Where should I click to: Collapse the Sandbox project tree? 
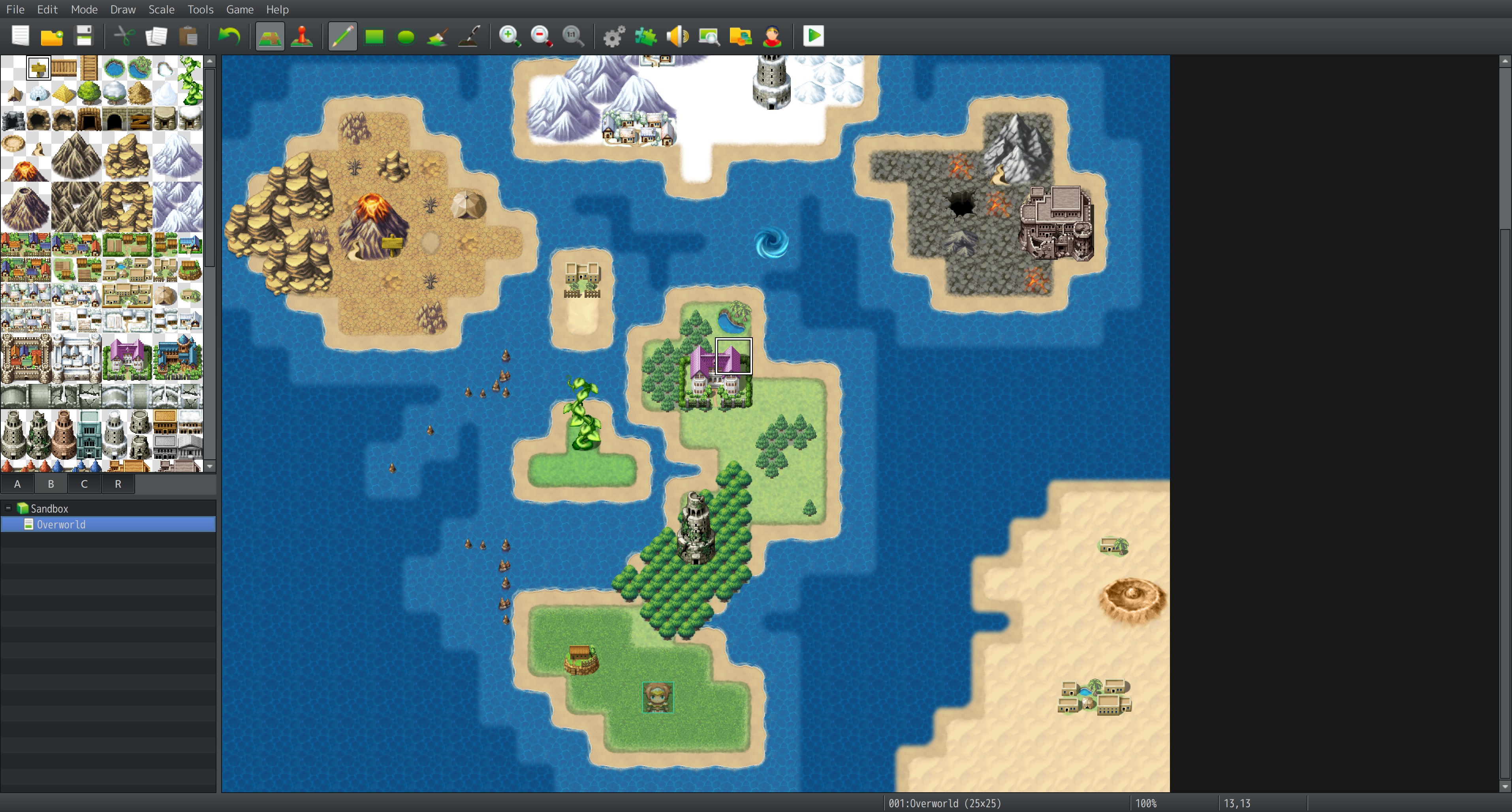point(8,509)
